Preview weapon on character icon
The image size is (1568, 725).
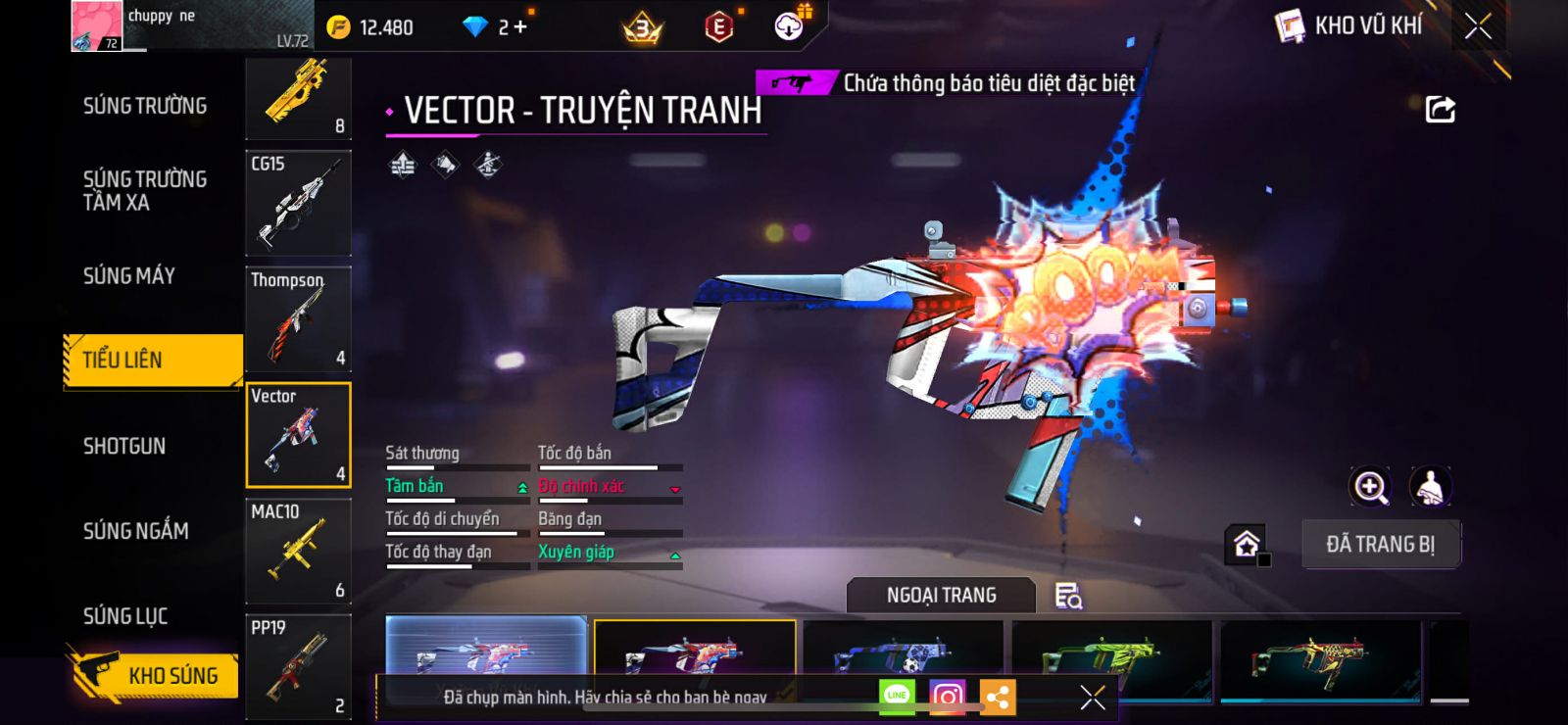point(1430,487)
